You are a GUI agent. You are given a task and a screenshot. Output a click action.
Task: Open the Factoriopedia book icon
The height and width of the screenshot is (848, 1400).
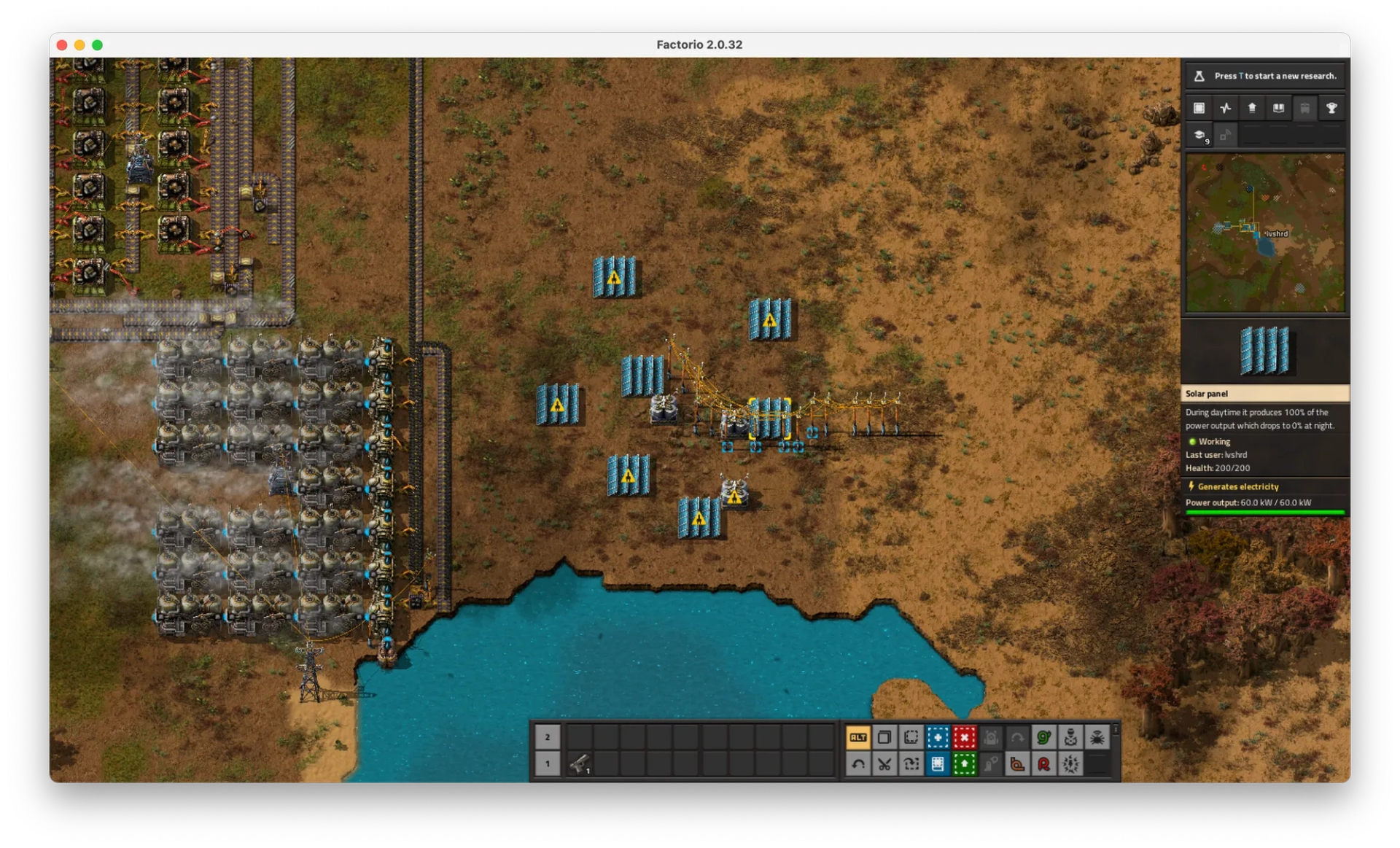click(x=1278, y=108)
